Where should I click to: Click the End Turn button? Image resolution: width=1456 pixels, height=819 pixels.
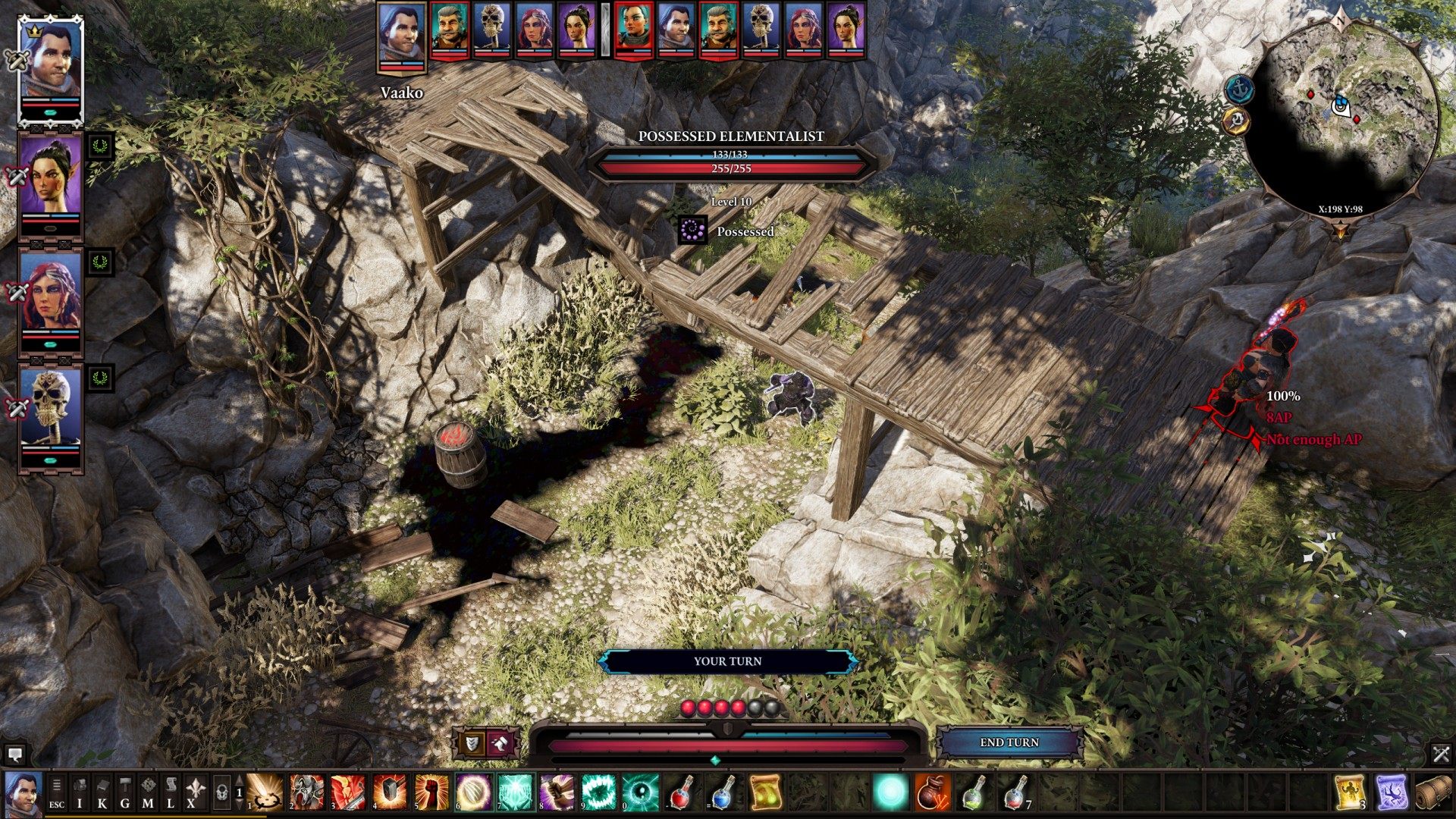pos(1009,742)
